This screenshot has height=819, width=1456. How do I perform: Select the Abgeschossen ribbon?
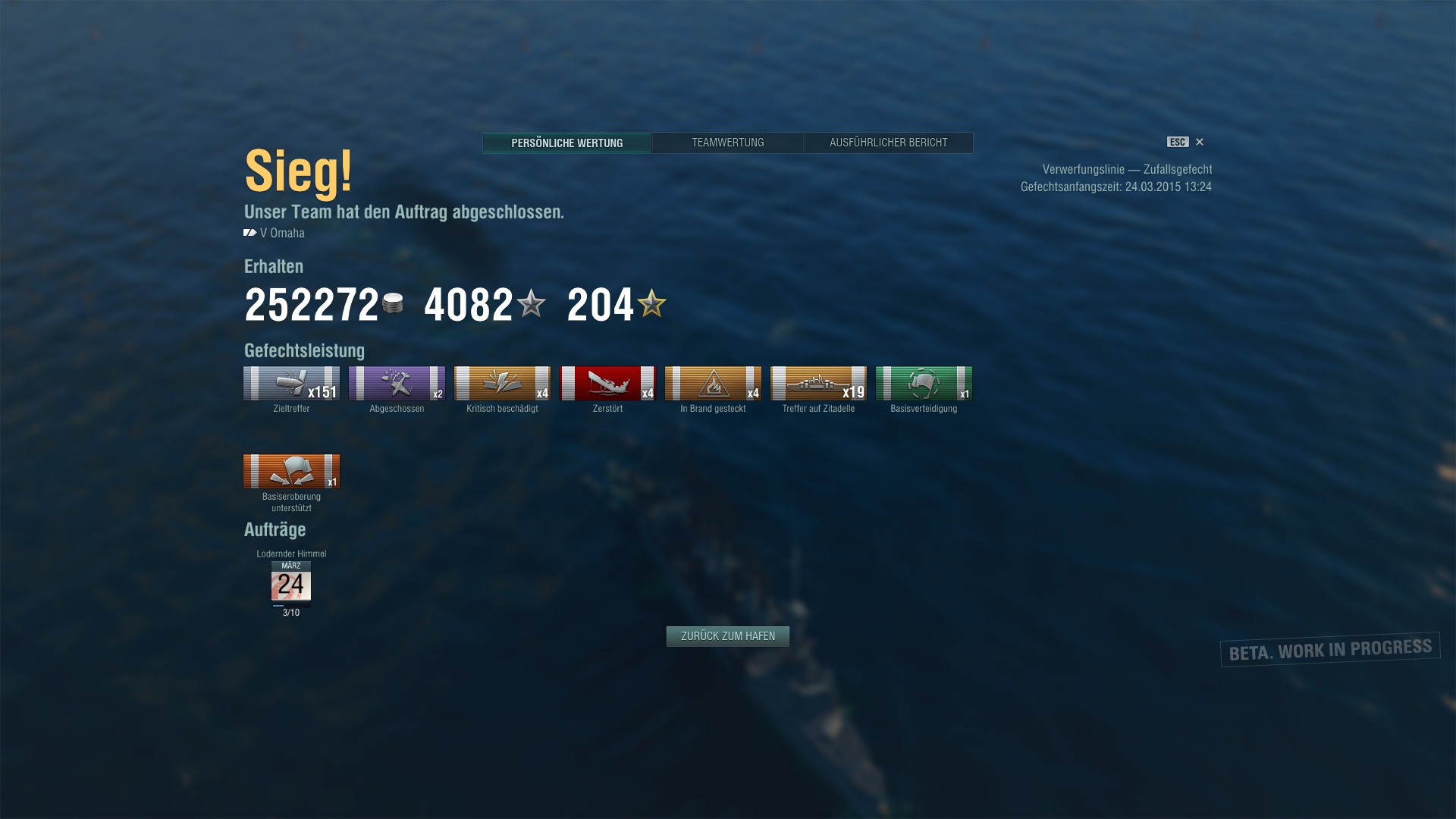[x=397, y=384]
